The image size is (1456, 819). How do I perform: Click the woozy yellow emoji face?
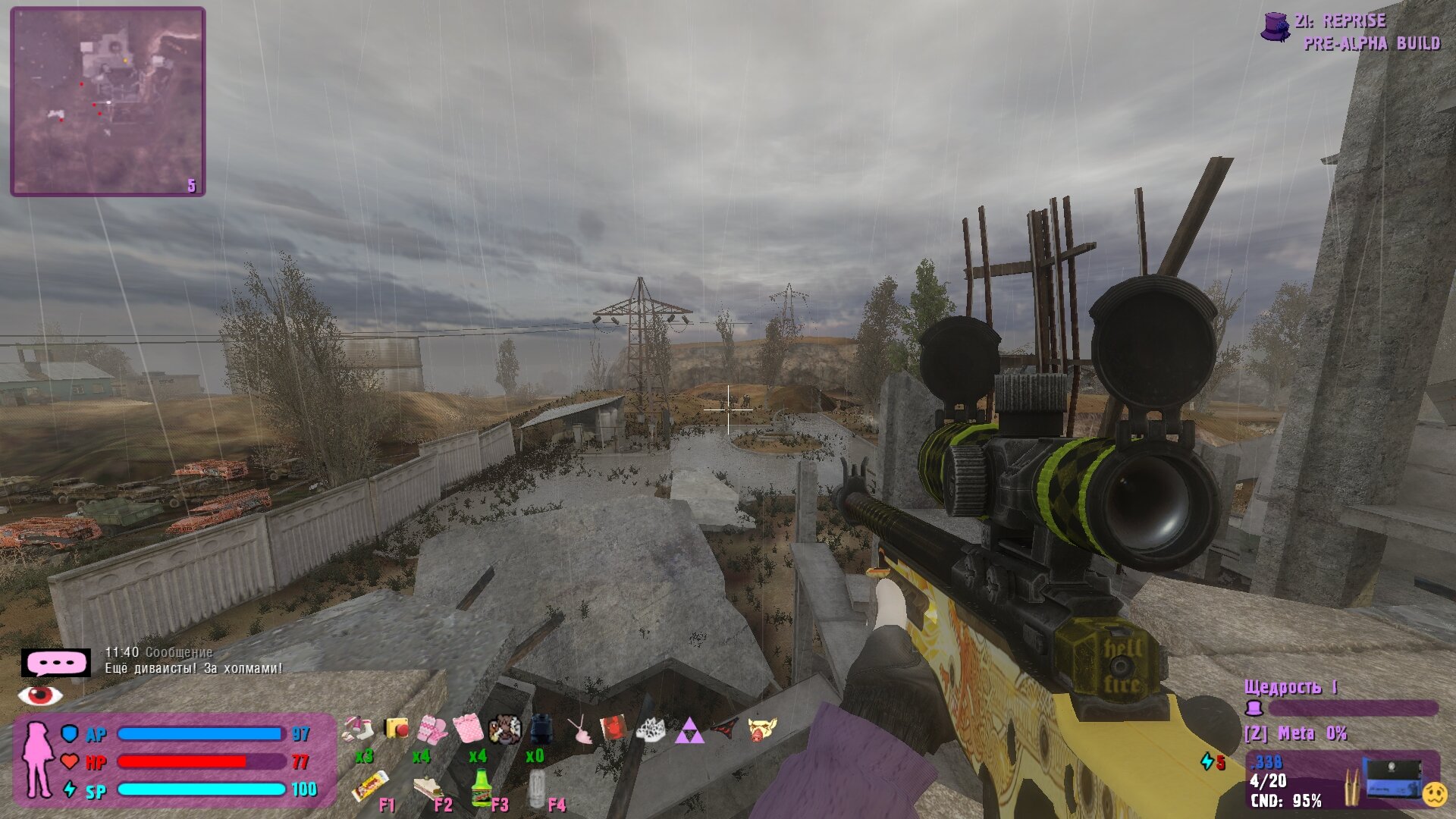(1434, 794)
